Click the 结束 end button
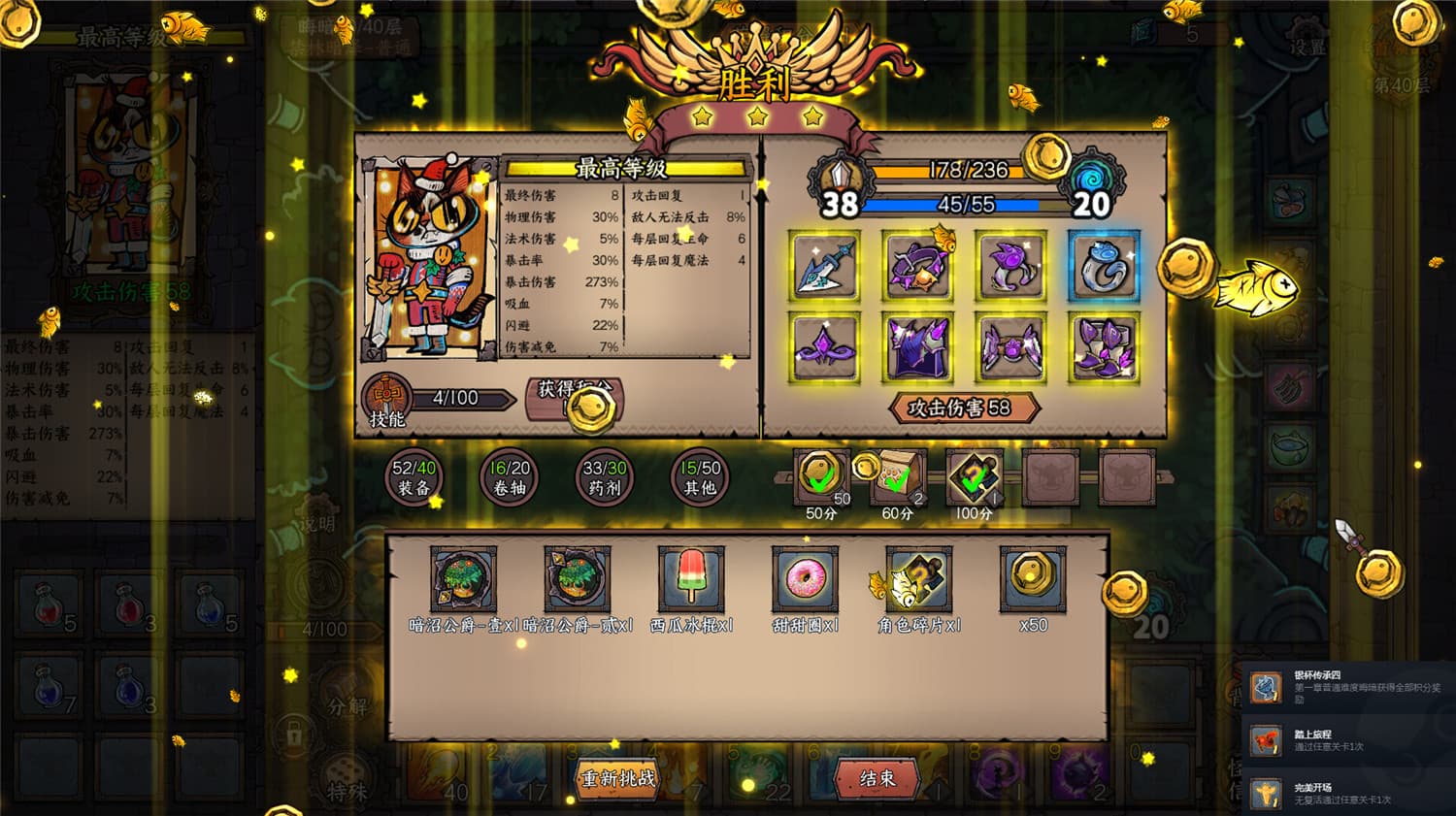1456x816 pixels. [877, 779]
